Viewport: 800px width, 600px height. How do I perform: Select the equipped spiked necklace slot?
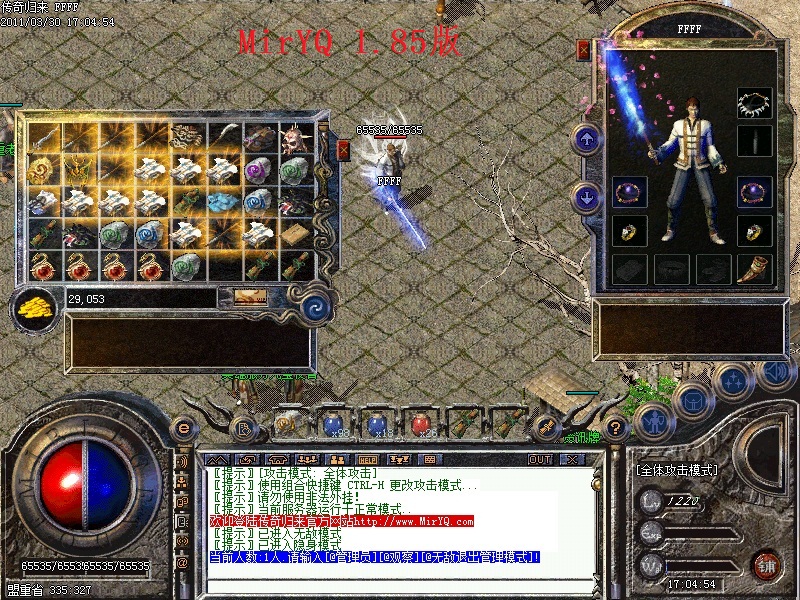pyautogui.click(x=754, y=103)
